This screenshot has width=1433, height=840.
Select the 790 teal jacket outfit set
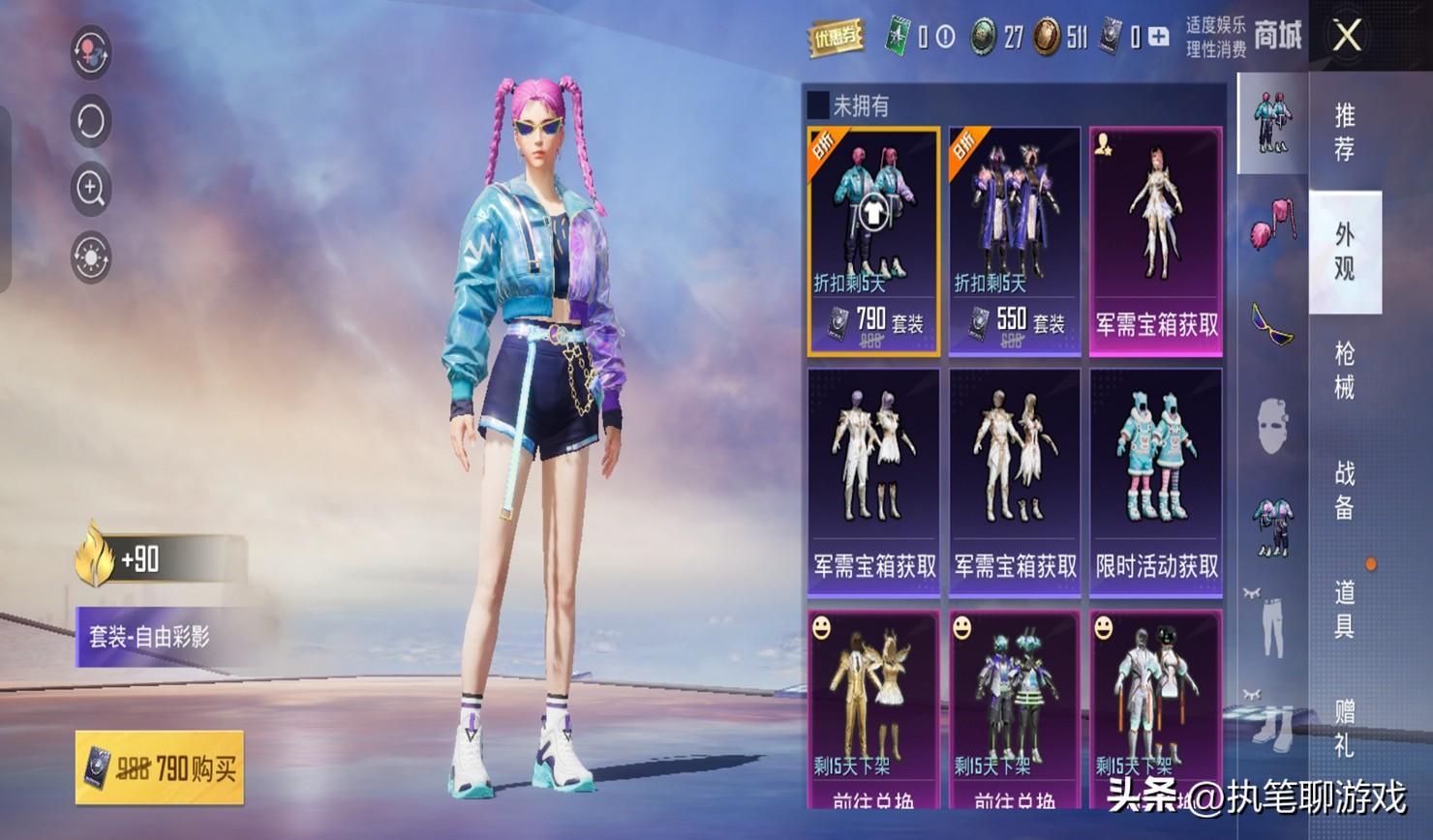point(873,242)
